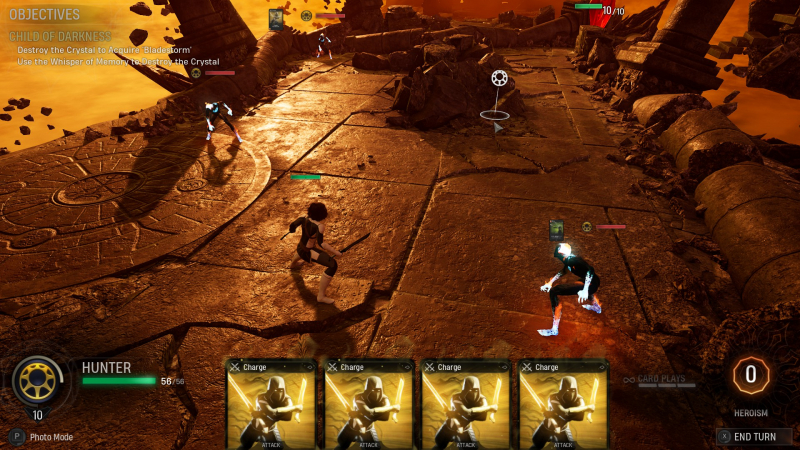This screenshot has width=800, height=450.
Task: Open the Objectives tracker panel
Action: tap(44, 15)
